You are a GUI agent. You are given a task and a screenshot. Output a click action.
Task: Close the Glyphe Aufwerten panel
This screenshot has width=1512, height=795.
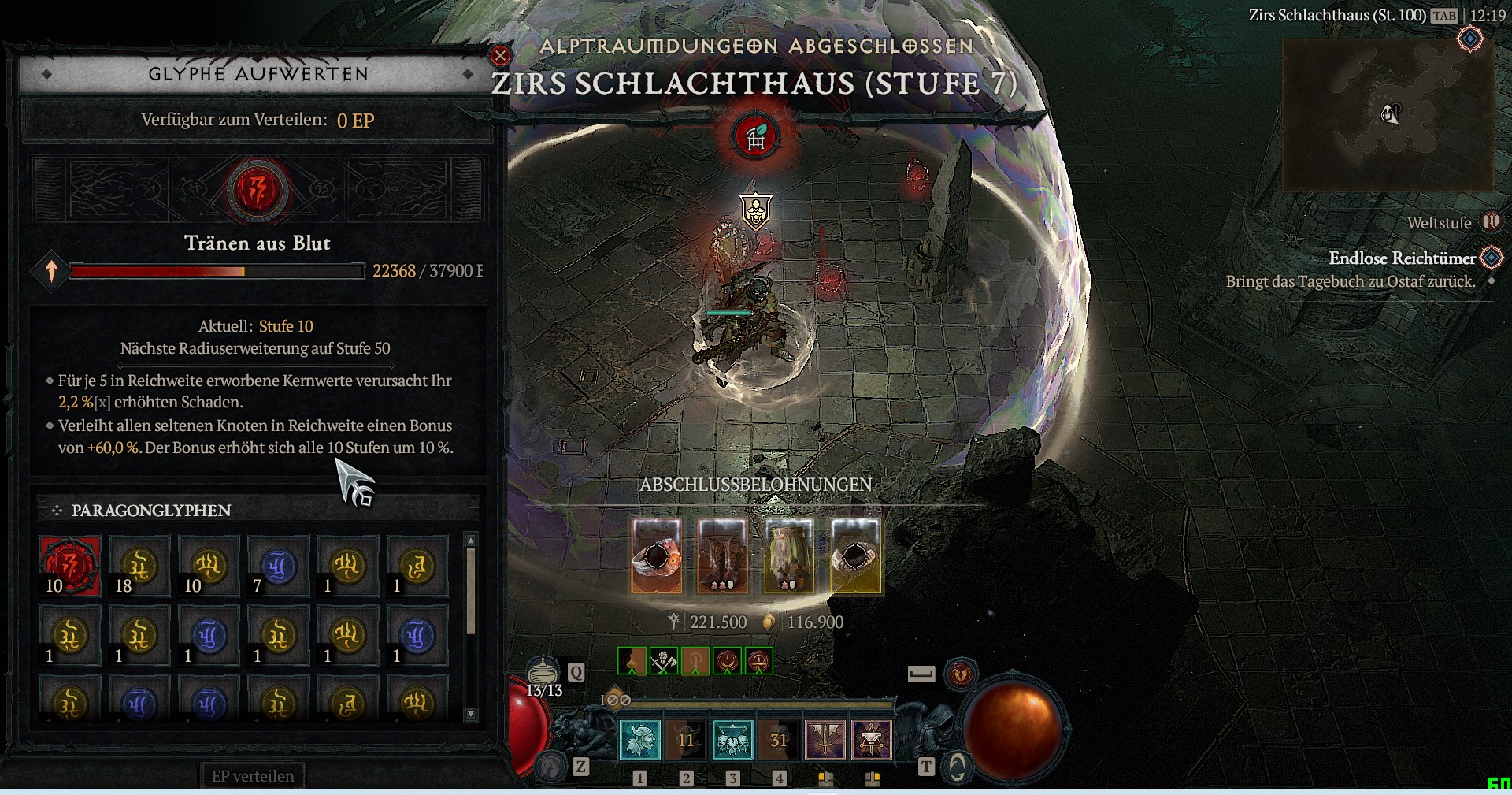tap(500, 55)
